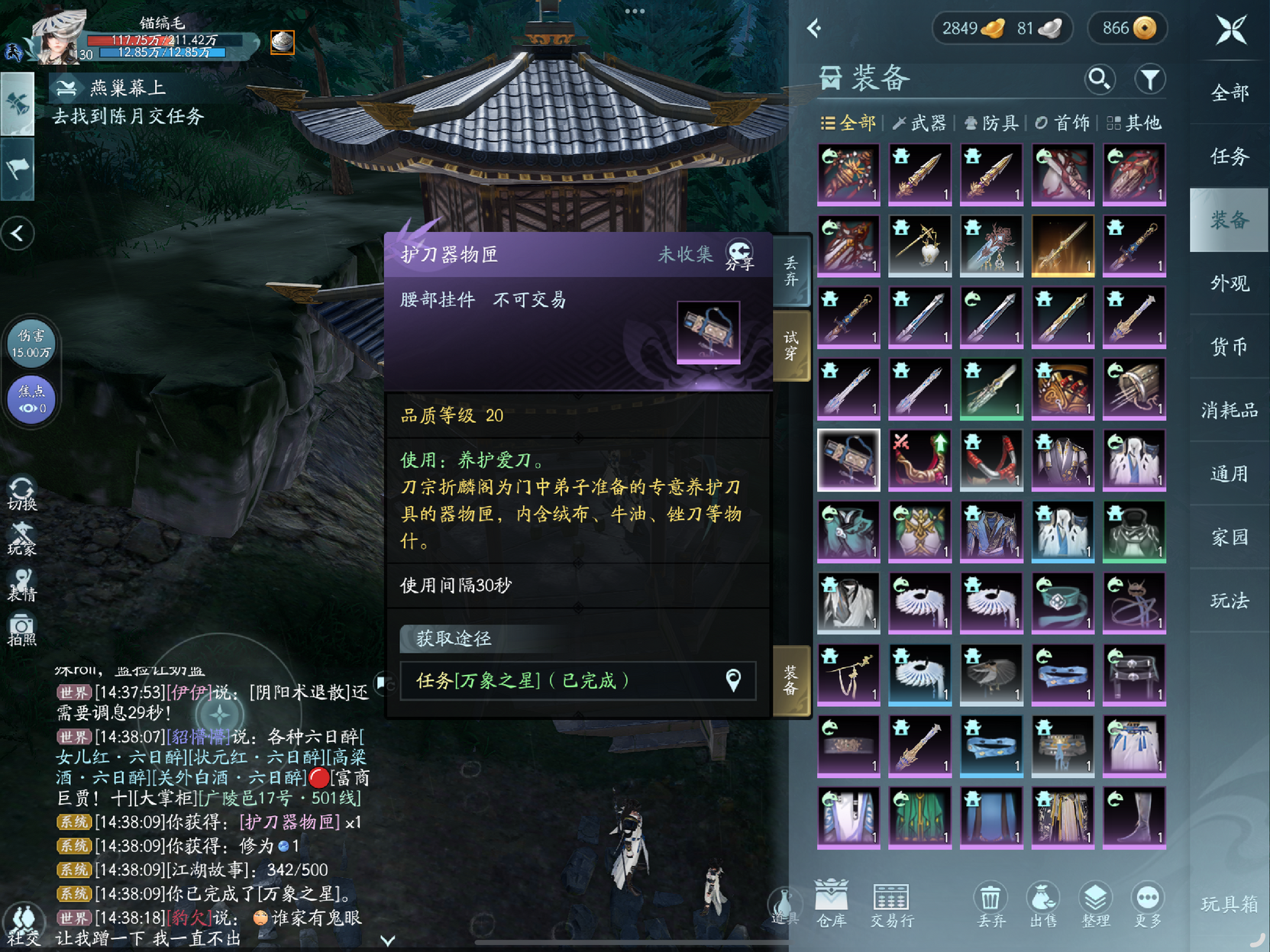Close the inventory with the X button
The height and width of the screenshot is (952, 1270).
click(x=1230, y=31)
